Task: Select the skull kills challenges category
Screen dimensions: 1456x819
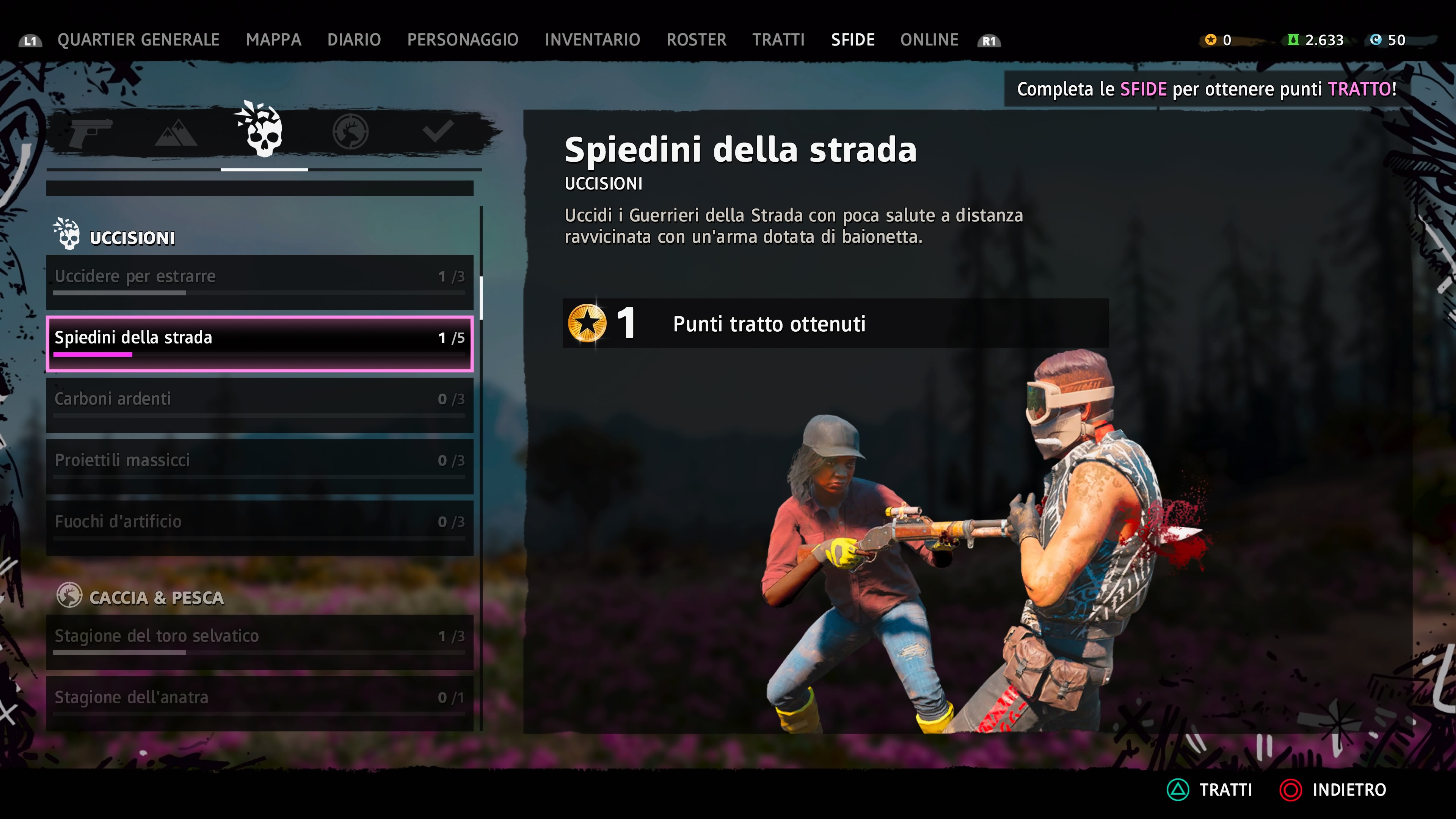Action: tap(264, 132)
